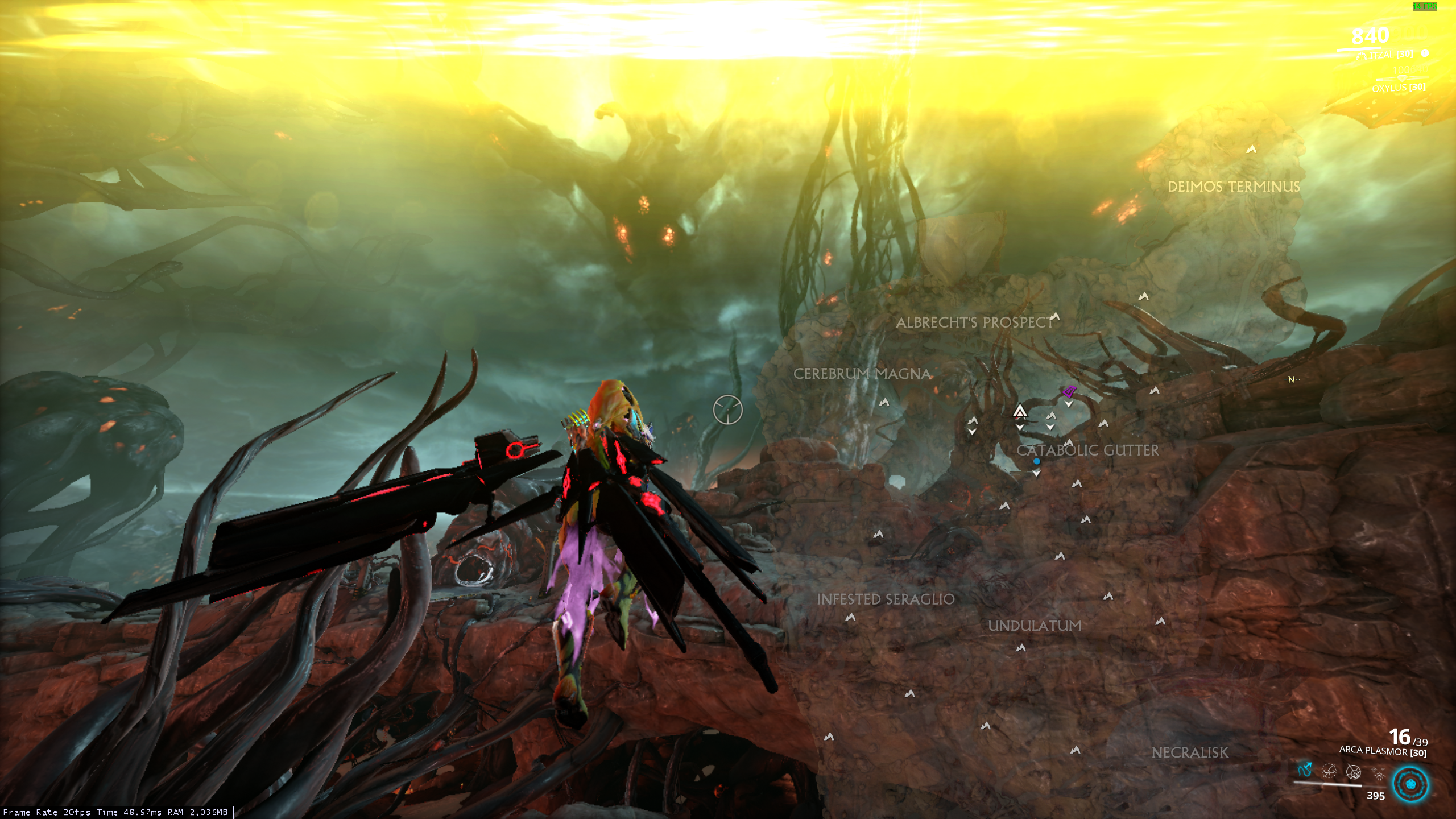Click the blue dot map marker
The height and width of the screenshot is (819, 1456).
coord(1036,461)
